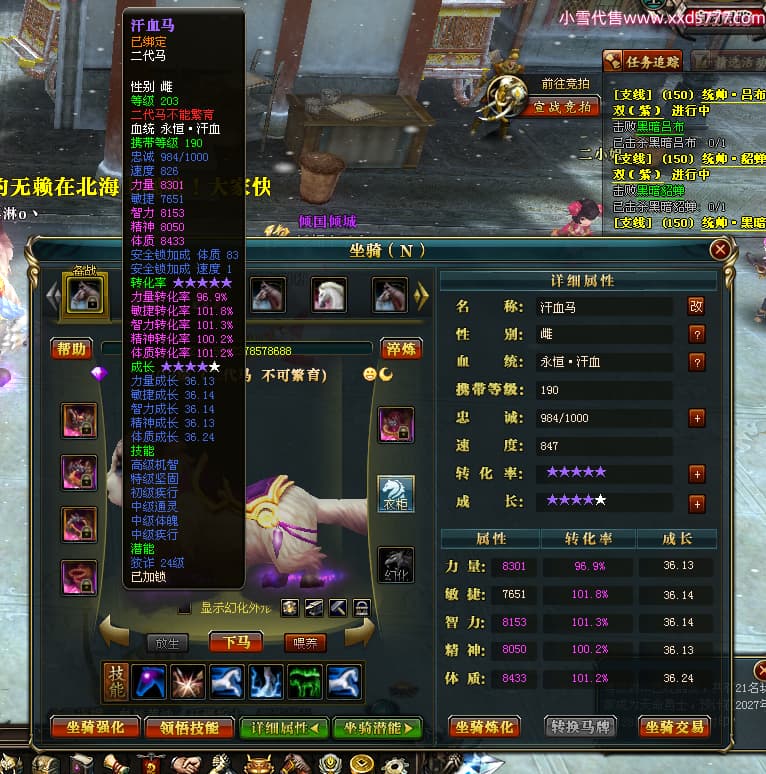
Task: Click the 淬炼 tempering button
Action: click(400, 349)
